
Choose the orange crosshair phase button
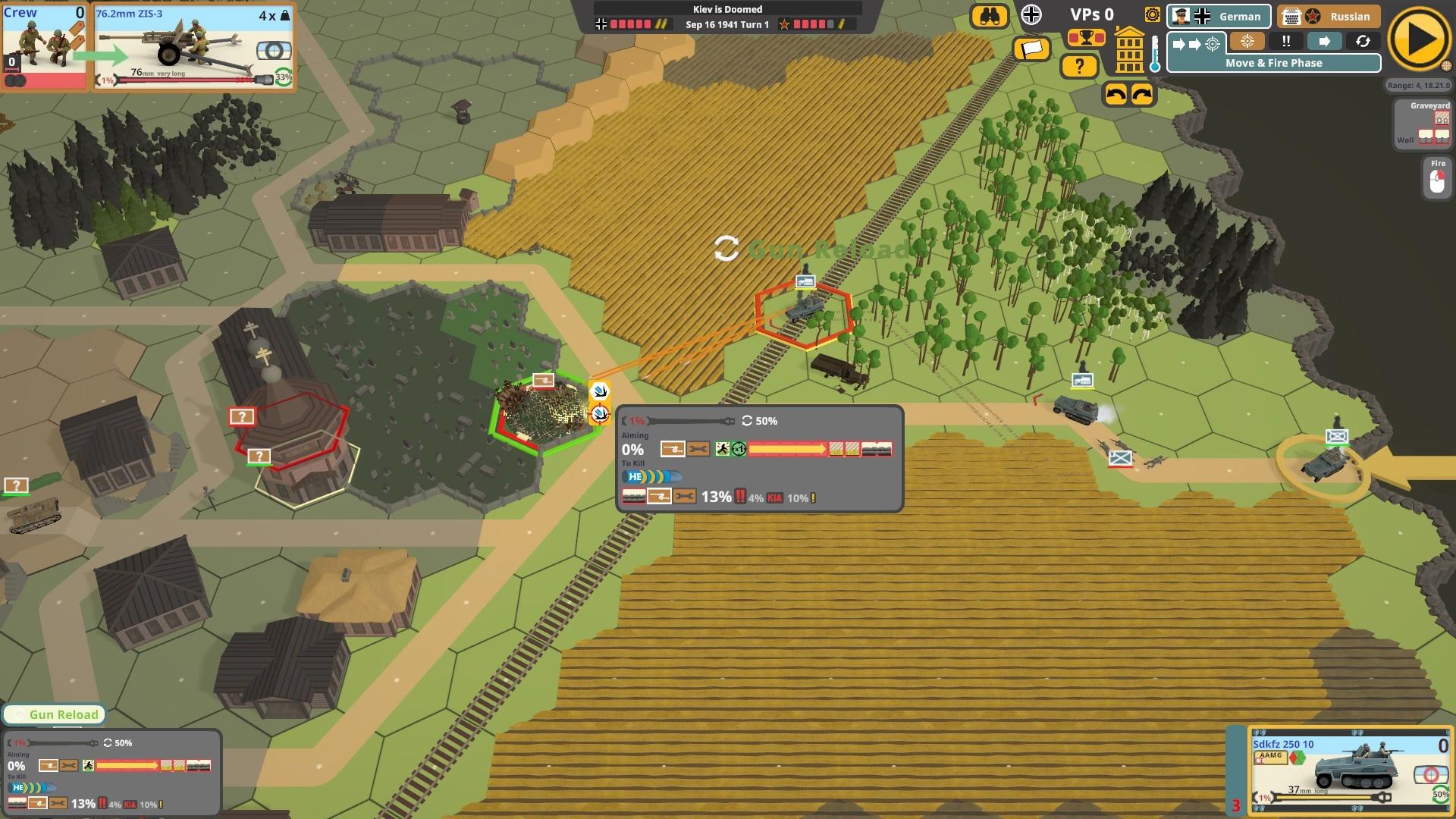click(x=1247, y=42)
